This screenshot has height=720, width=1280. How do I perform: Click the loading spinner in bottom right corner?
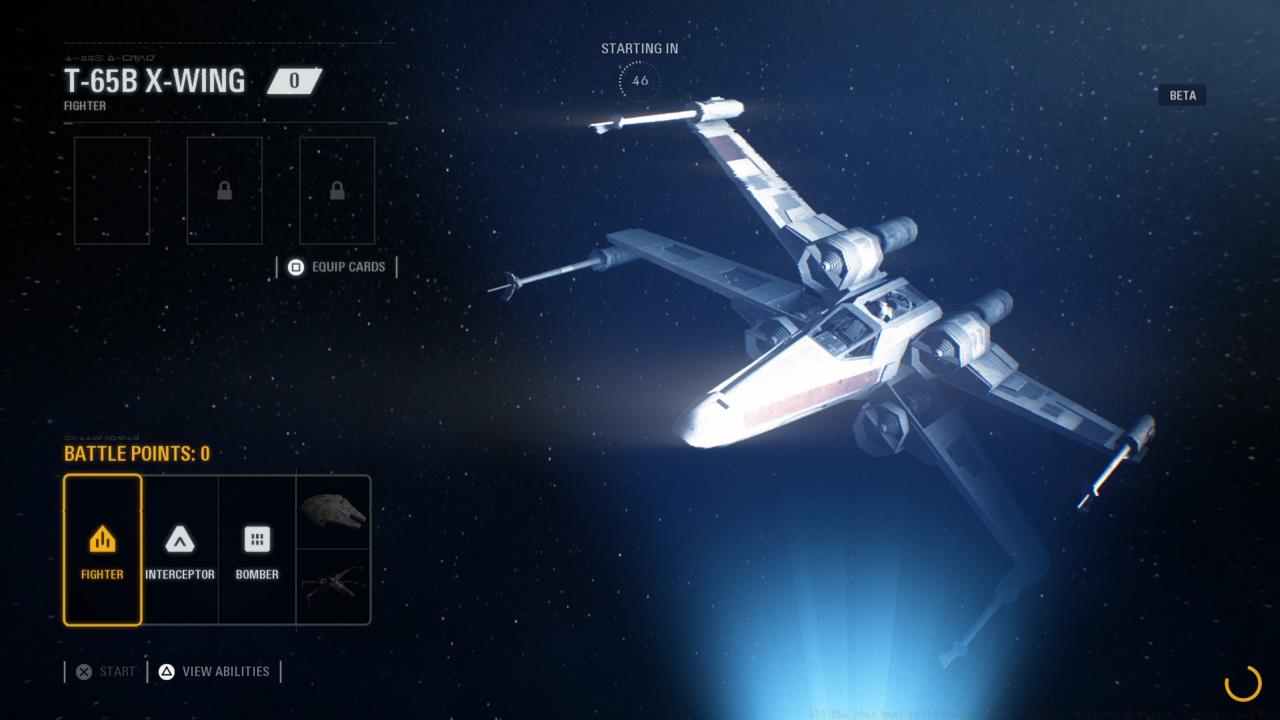click(1243, 686)
